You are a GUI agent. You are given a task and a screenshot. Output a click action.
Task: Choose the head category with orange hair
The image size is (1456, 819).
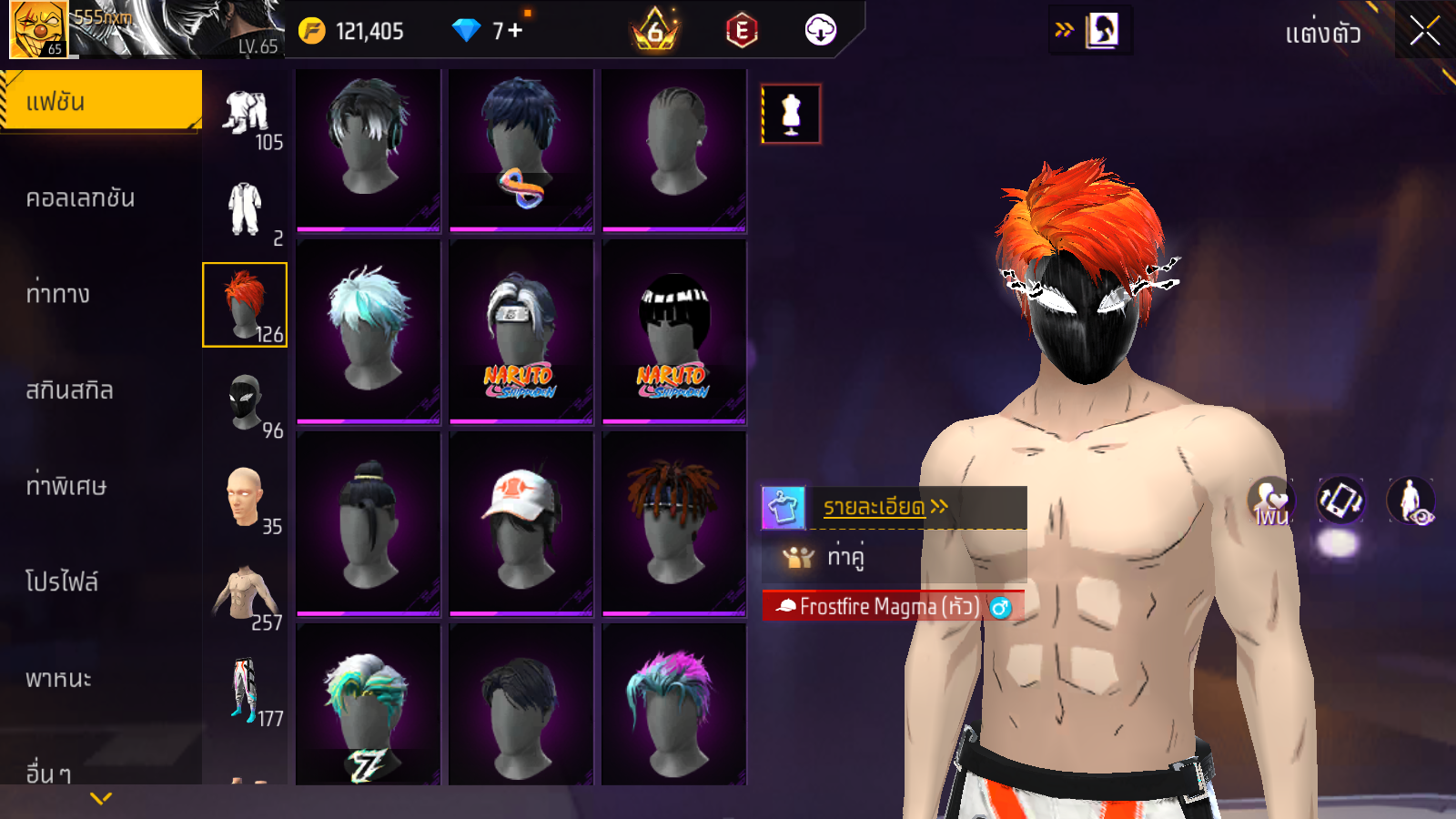tap(244, 305)
